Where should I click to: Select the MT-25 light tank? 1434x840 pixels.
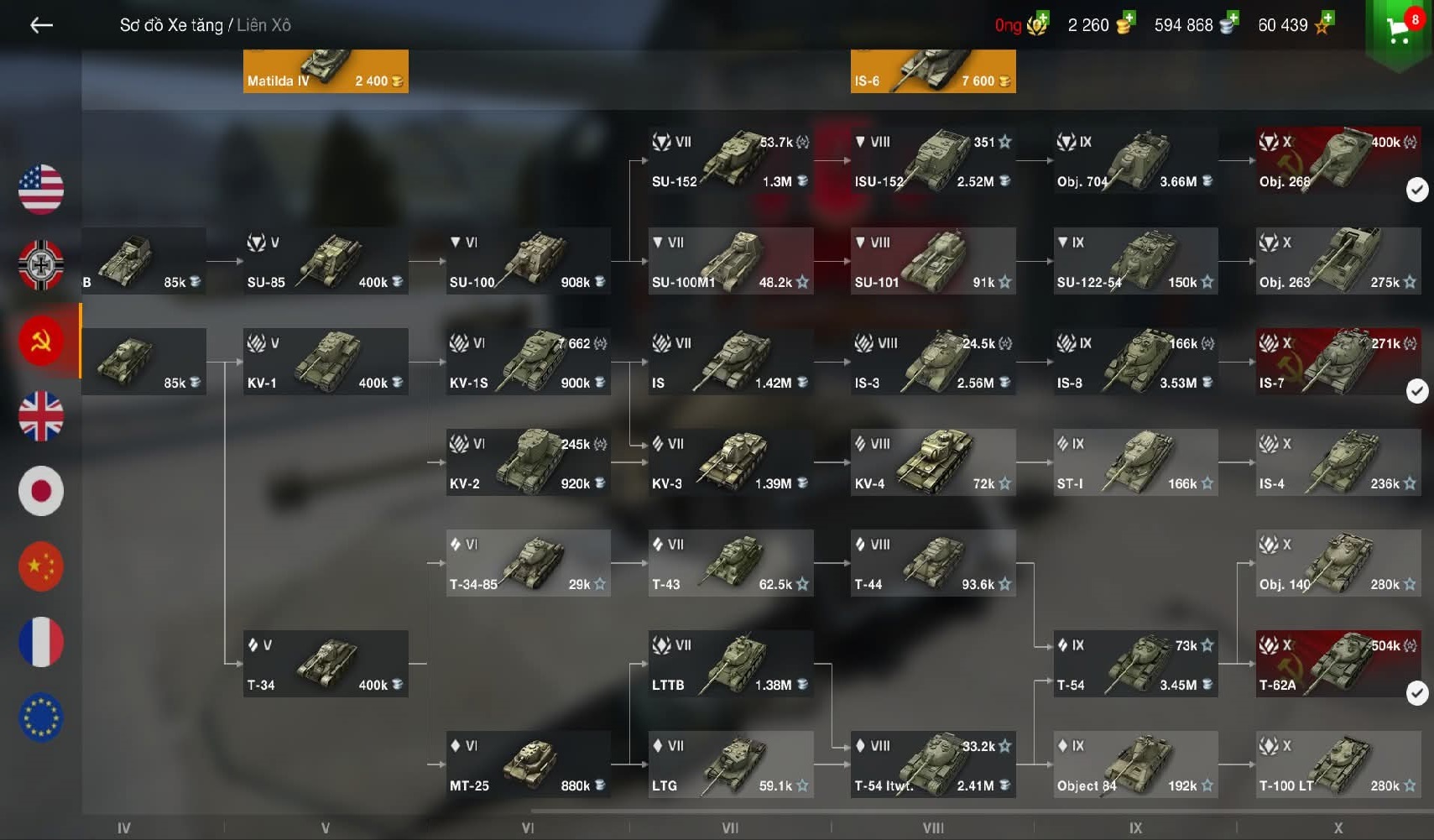[x=528, y=764]
